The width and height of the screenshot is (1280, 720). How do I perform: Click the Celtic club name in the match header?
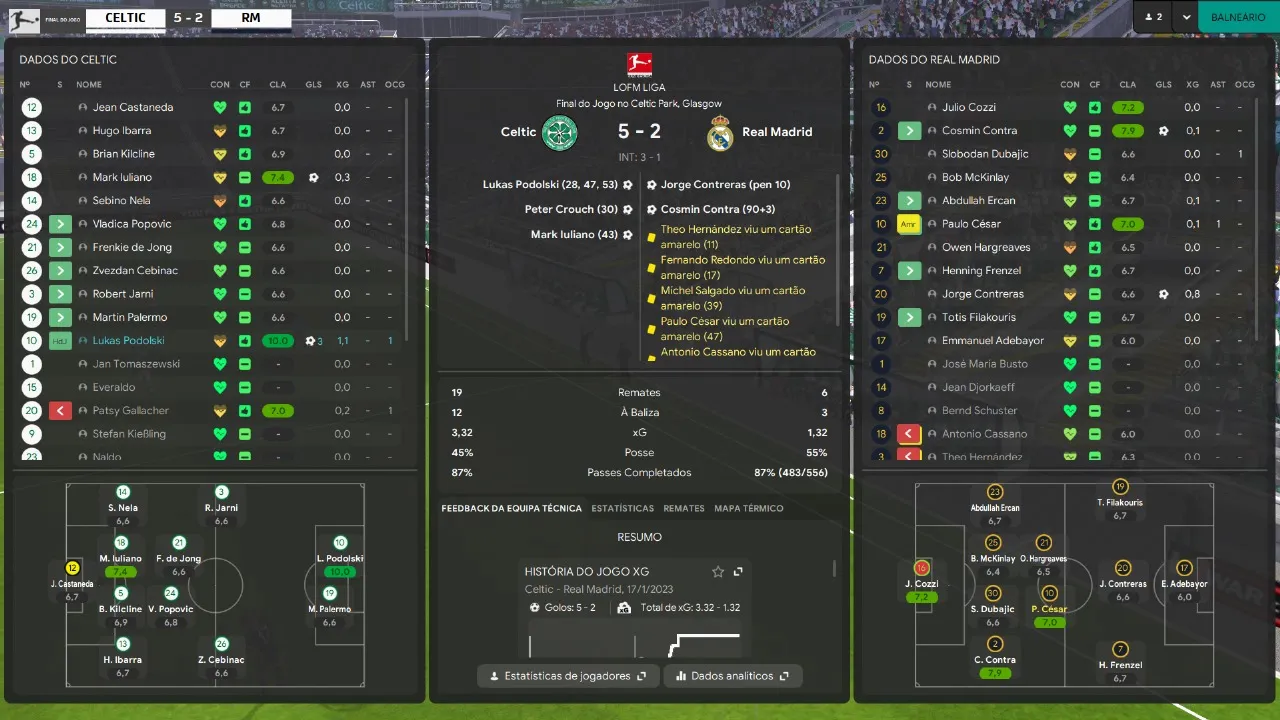pos(518,132)
